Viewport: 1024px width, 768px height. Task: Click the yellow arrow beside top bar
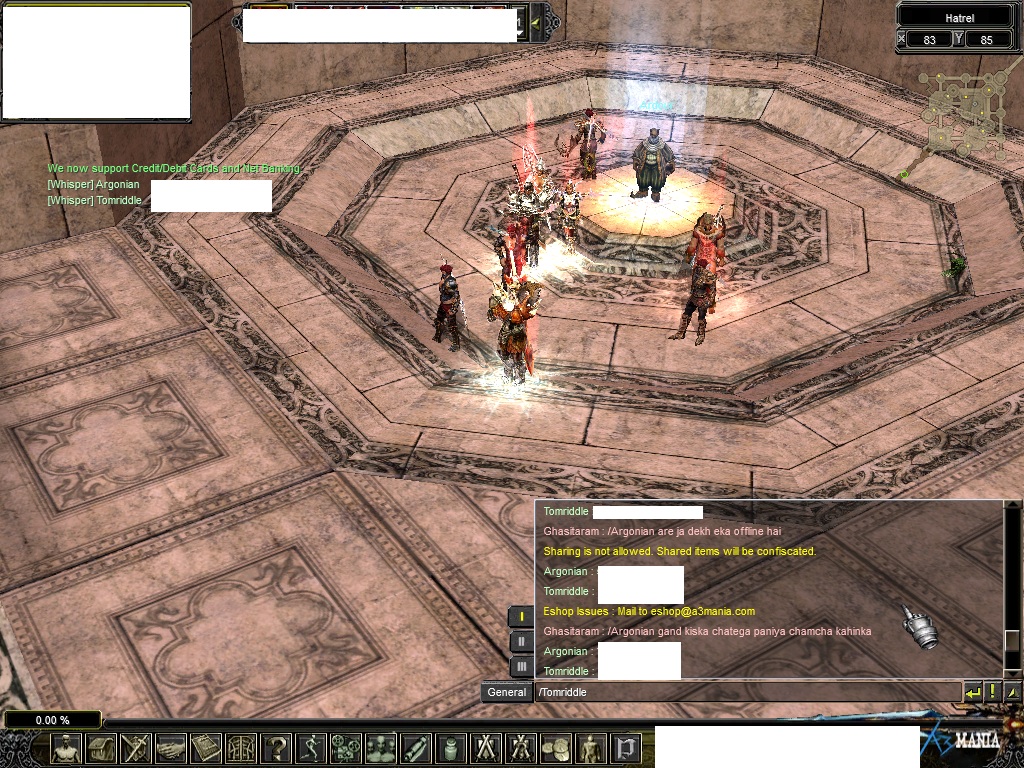[x=536, y=22]
